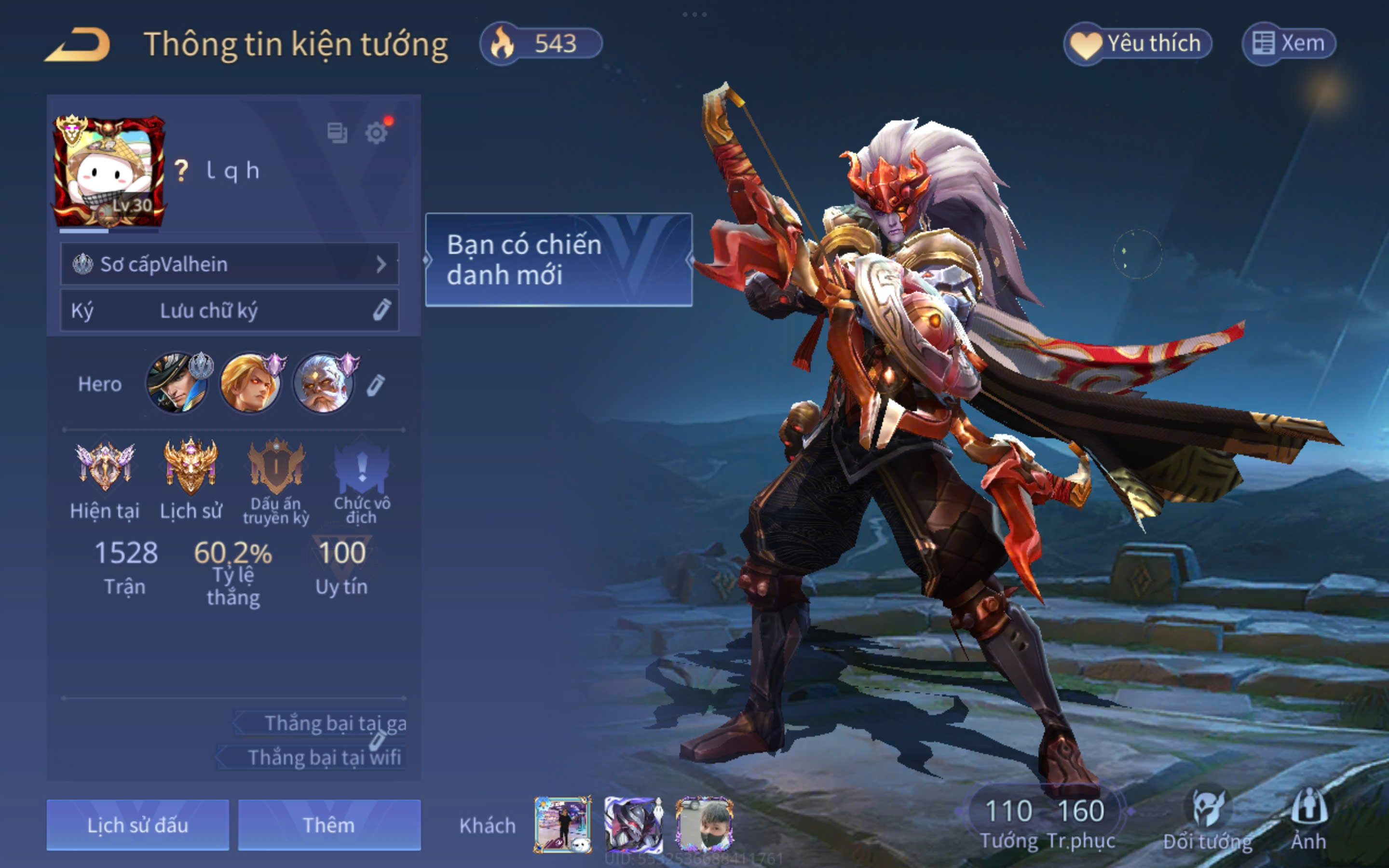Click the player avatar with Lv 30

click(x=109, y=172)
